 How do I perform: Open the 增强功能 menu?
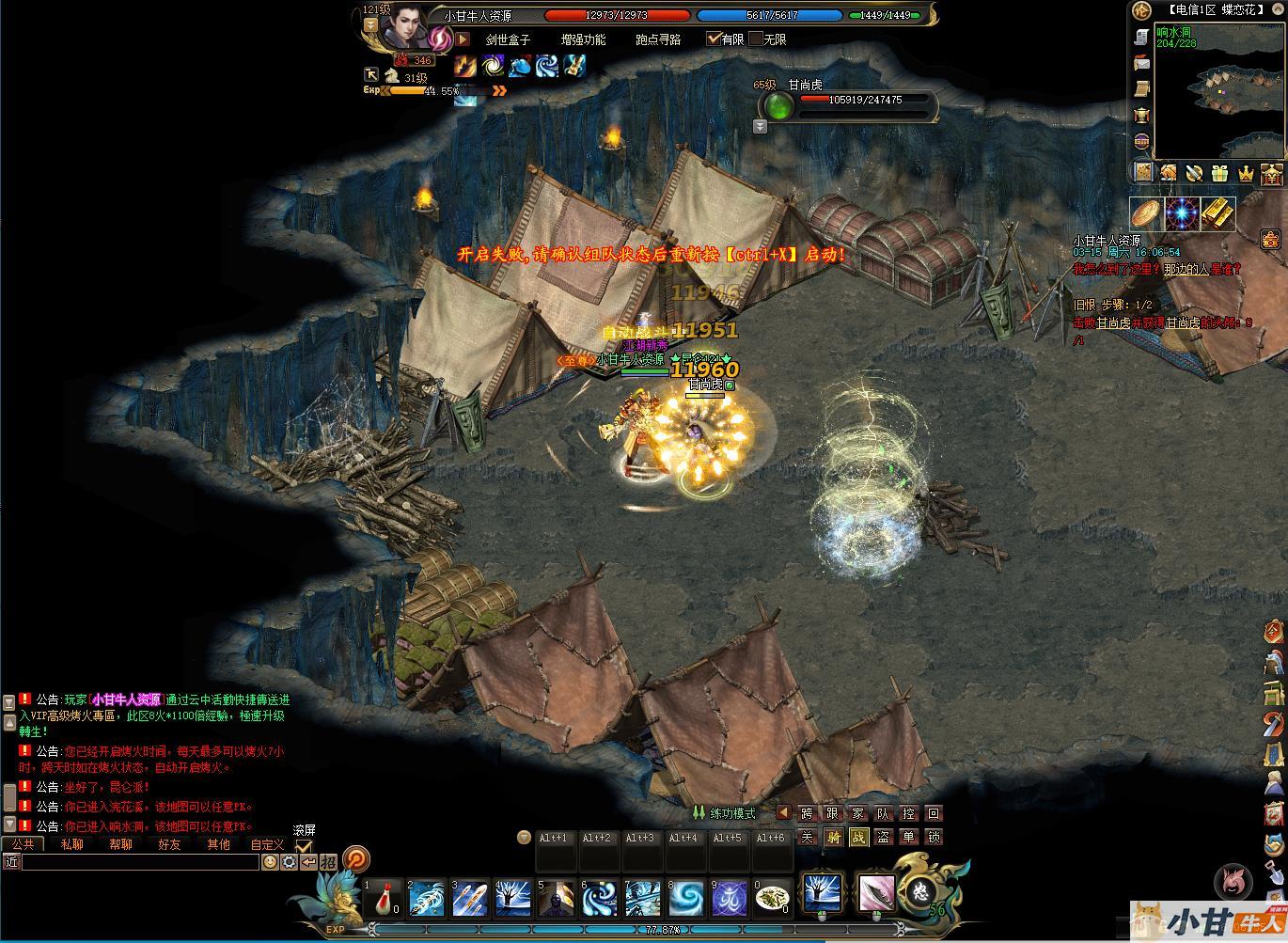(583, 39)
